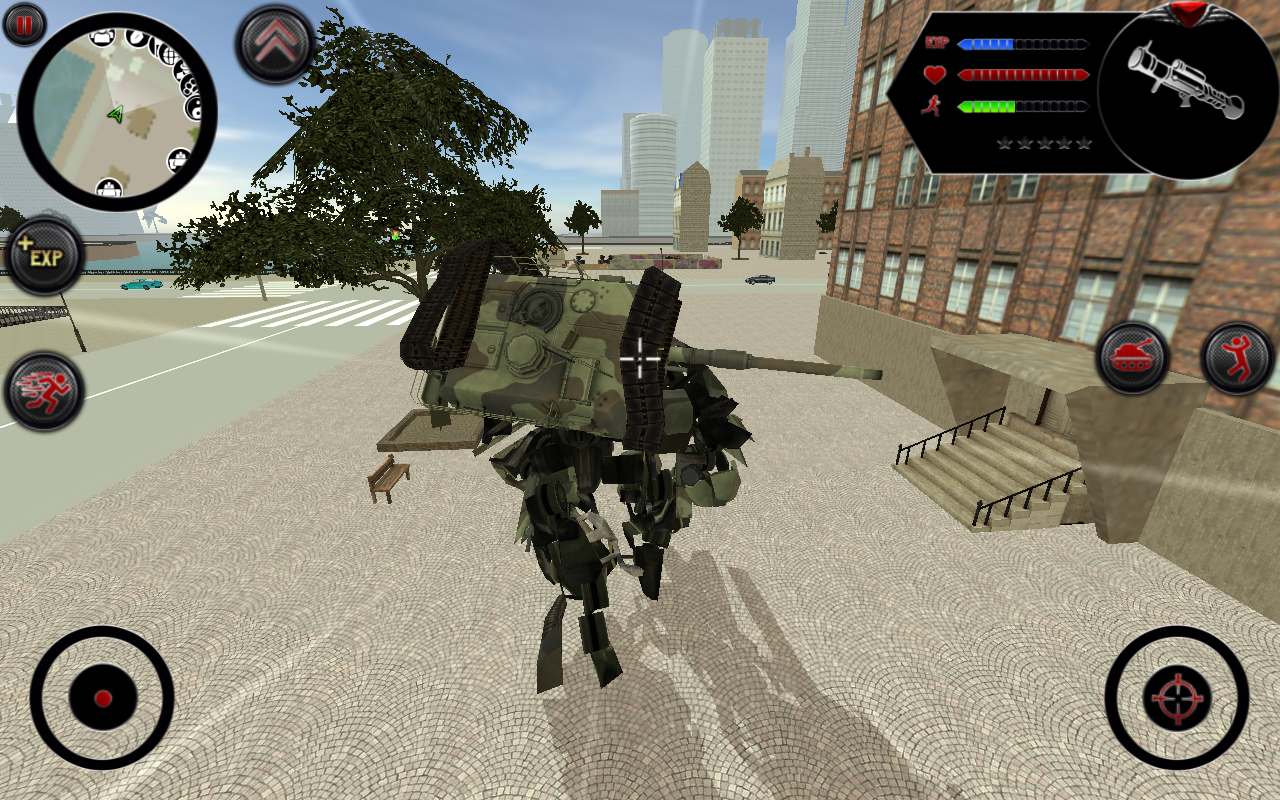Select the rocket launcher weapon icon
This screenshot has height=800, width=1280.
click(1185, 80)
